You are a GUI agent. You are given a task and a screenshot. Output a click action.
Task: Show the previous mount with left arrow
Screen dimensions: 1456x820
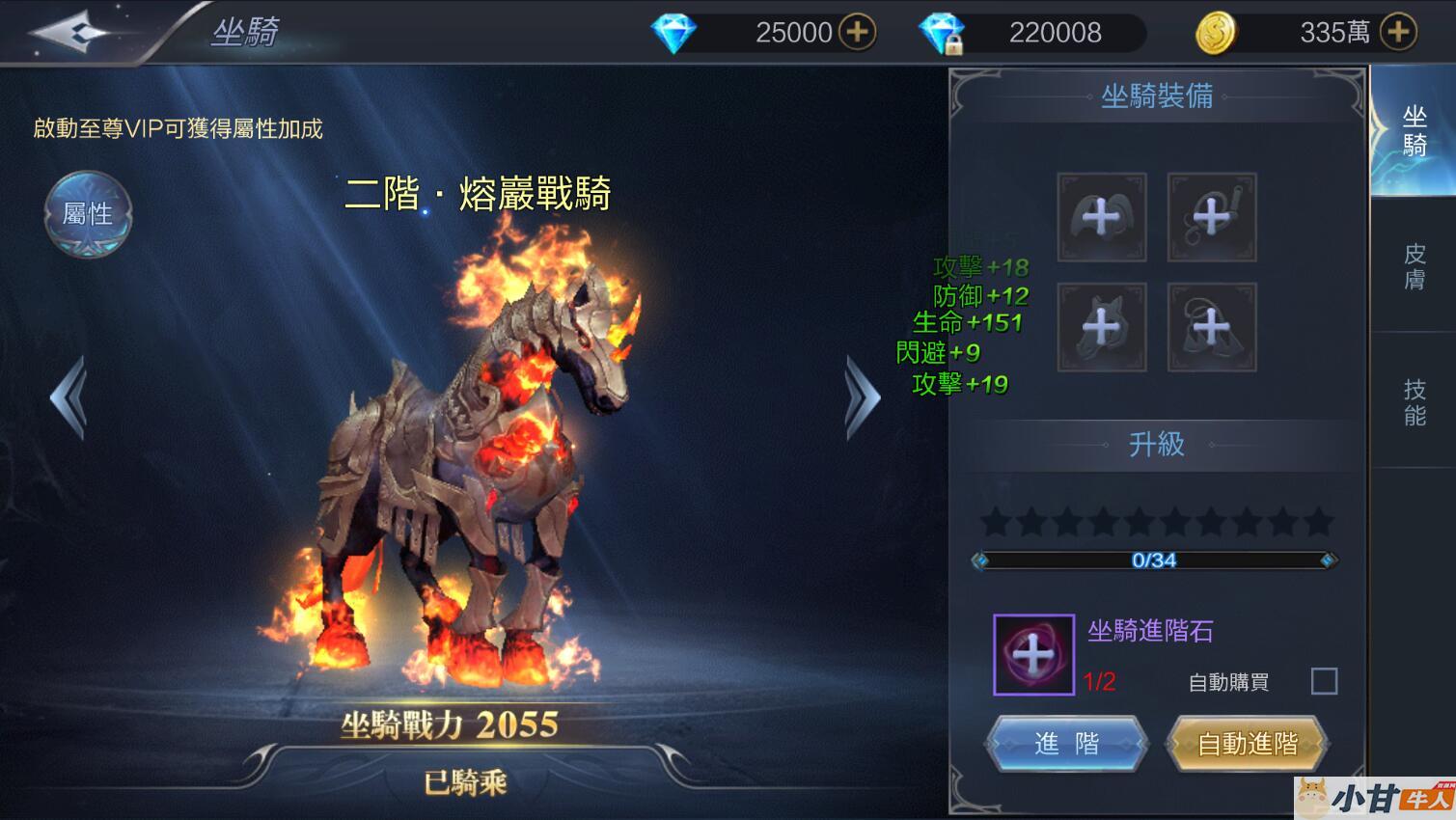(x=69, y=396)
